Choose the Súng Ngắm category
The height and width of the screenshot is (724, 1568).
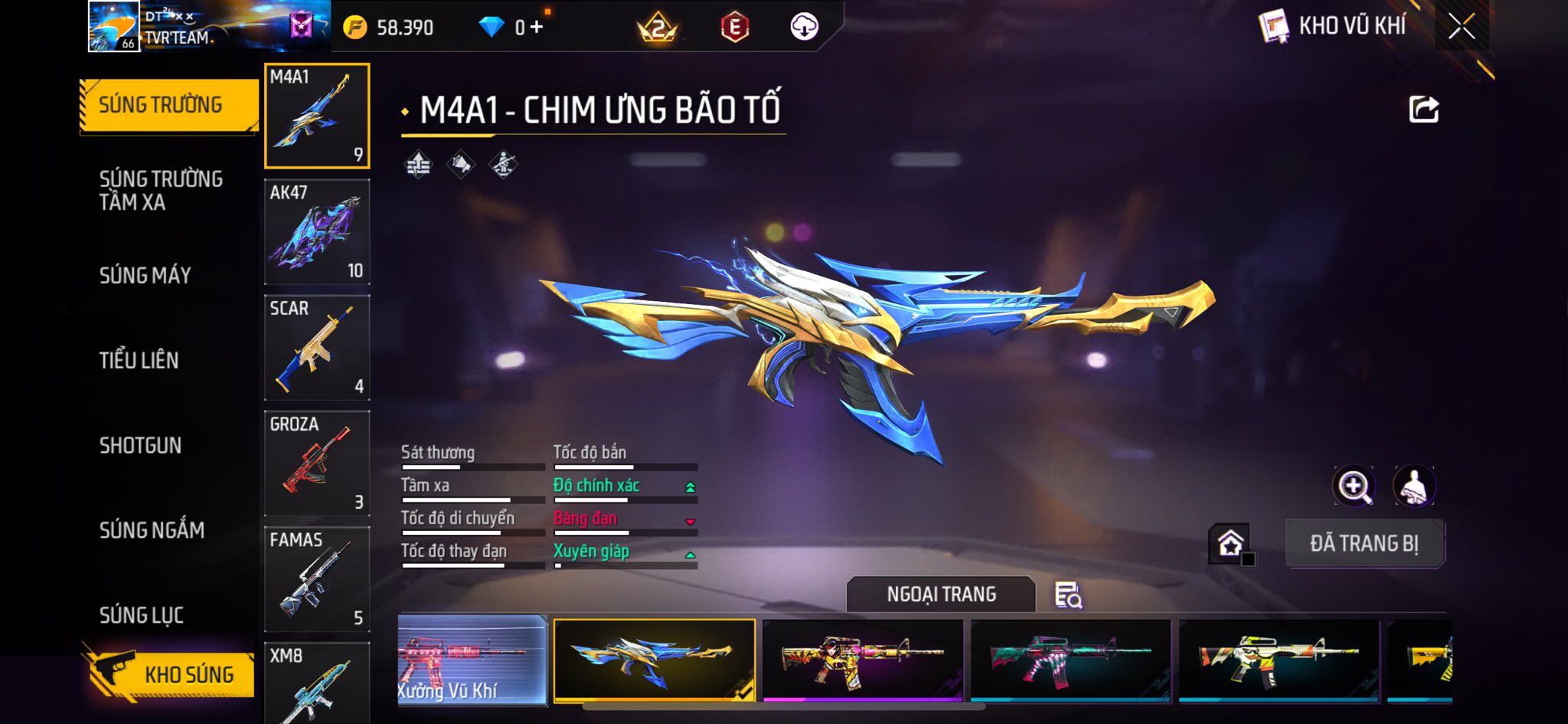tap(152, 530)
